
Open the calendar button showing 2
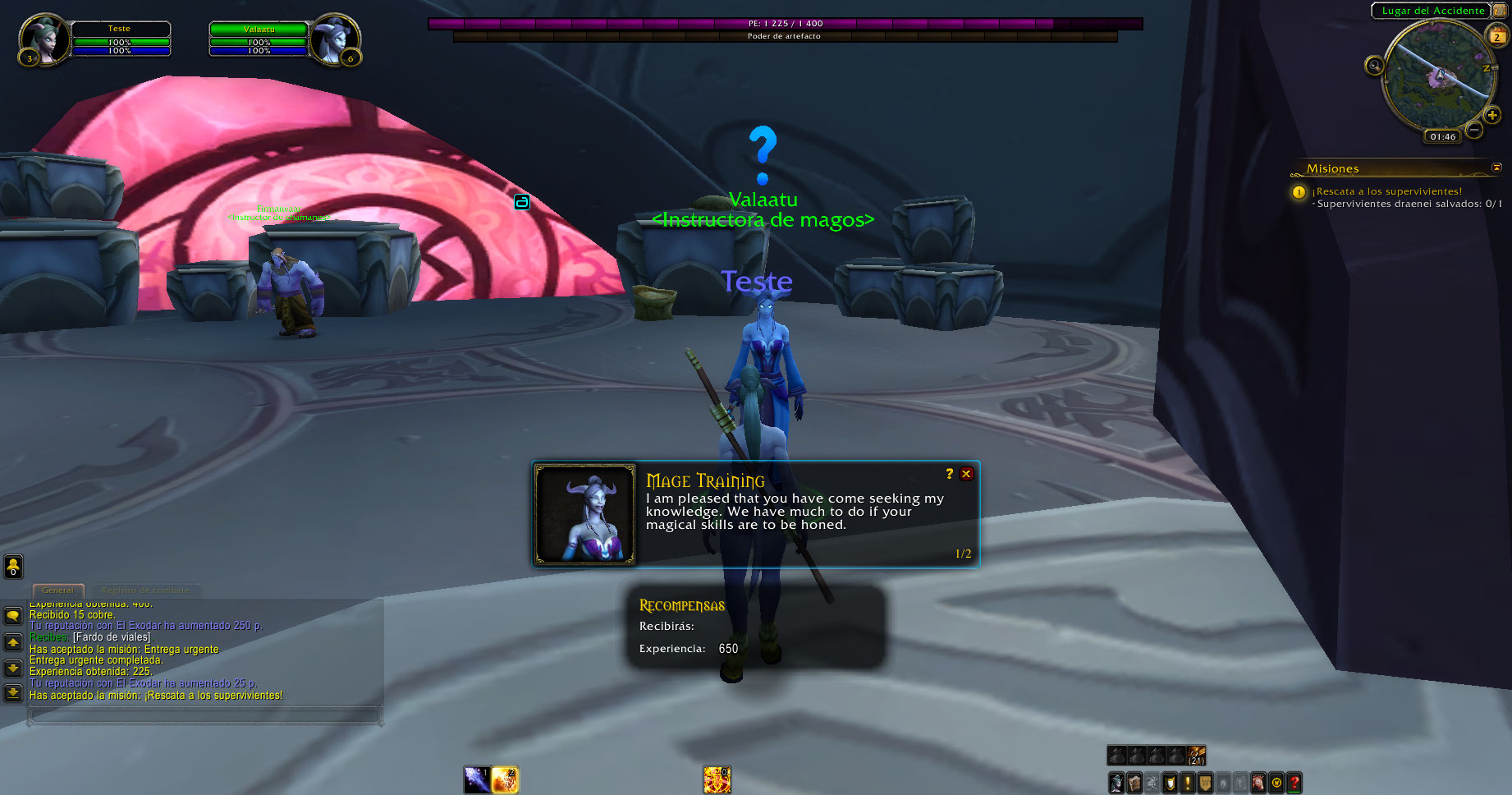(x=1496, y=36)
